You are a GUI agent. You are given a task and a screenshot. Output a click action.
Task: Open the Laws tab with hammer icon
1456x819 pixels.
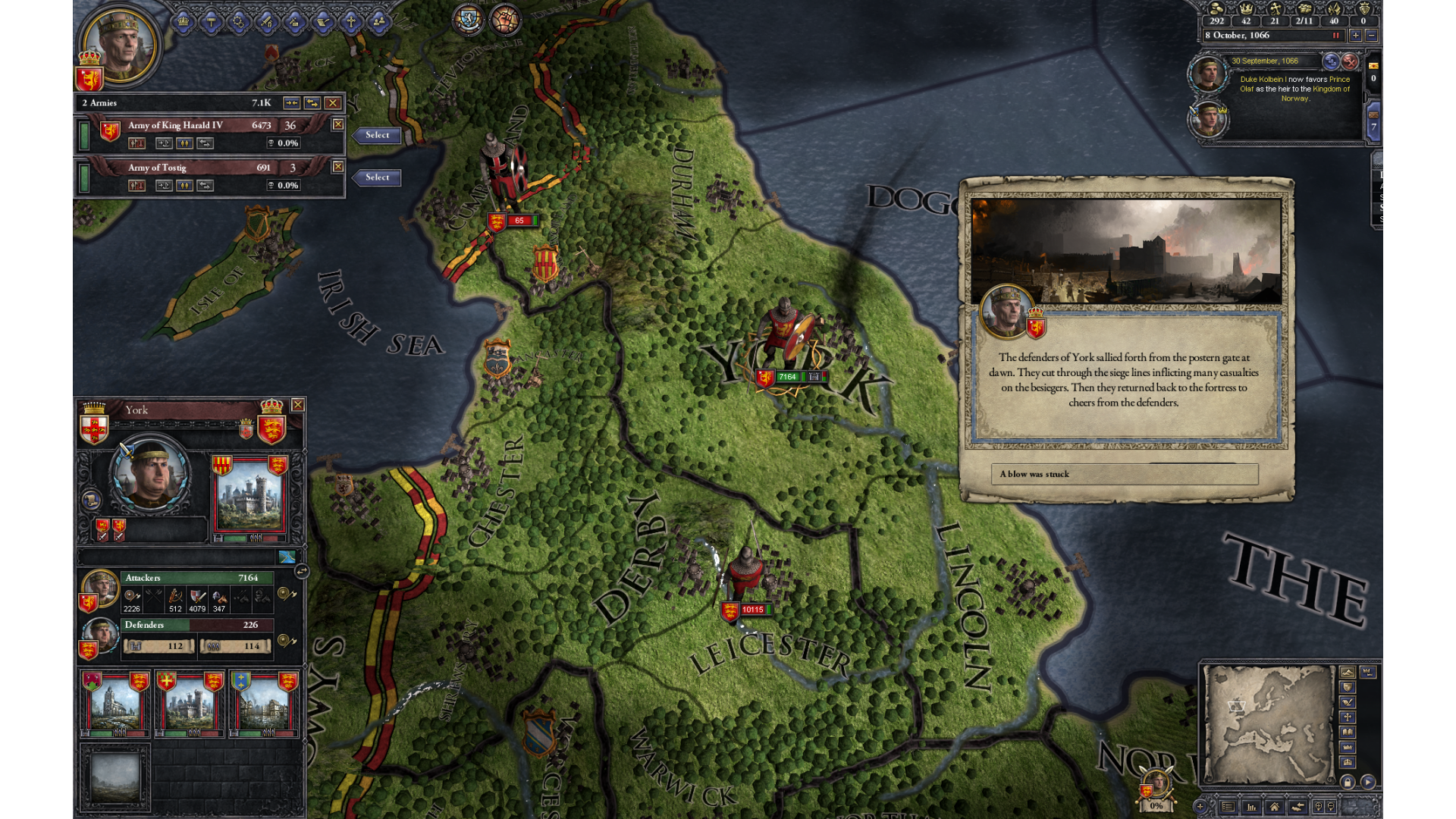point(212,22)
